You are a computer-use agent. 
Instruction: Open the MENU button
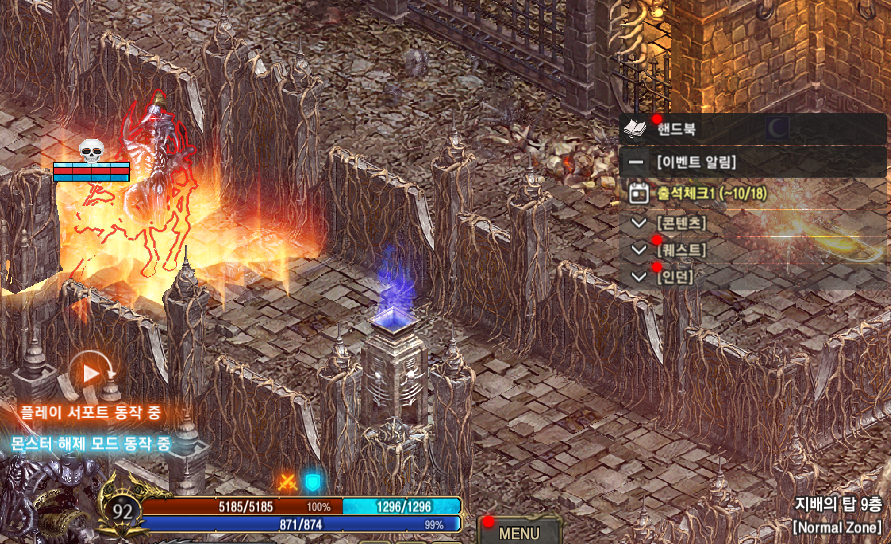pos(519,532)
